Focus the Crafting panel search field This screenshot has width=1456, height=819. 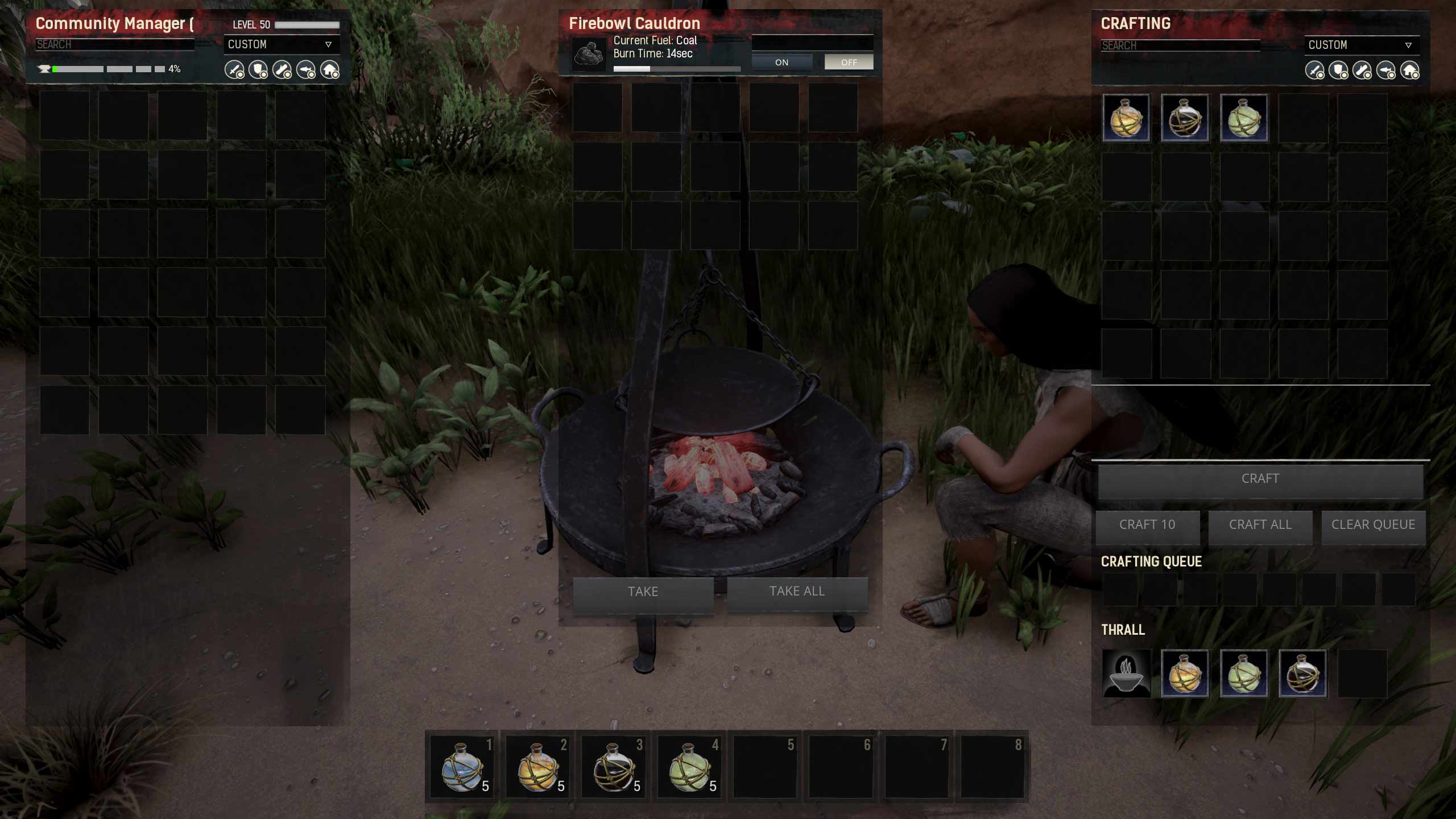click(x=1180, y=45)
